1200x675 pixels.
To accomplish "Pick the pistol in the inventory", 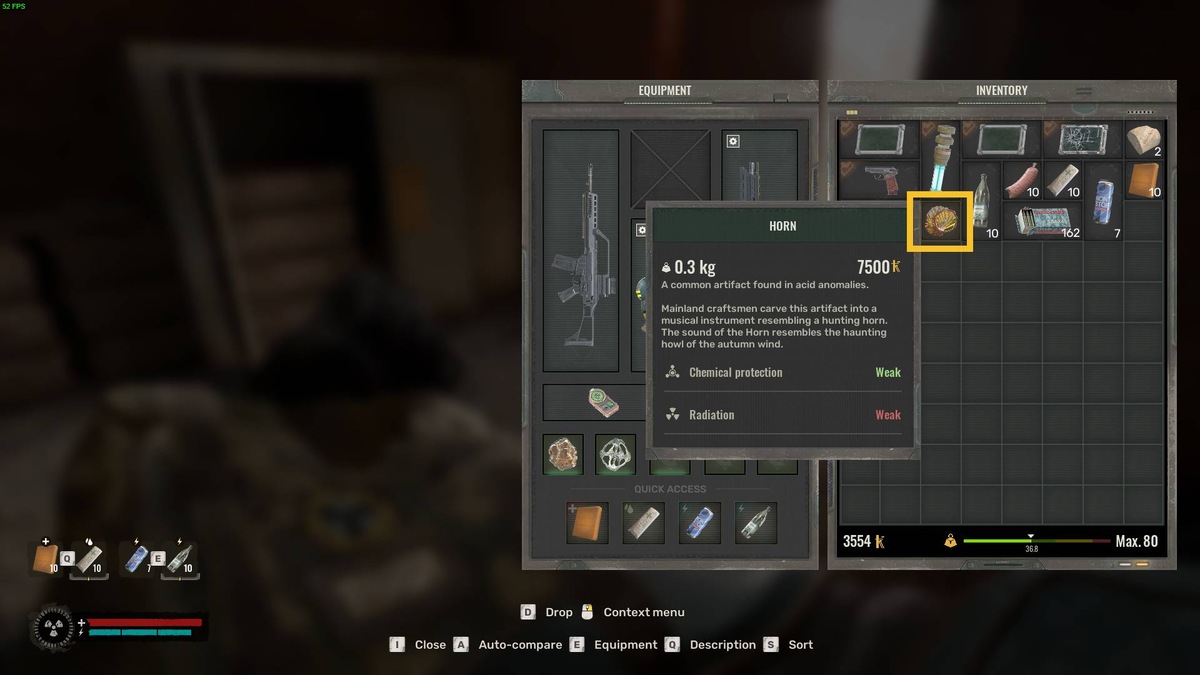I will 877,181.
